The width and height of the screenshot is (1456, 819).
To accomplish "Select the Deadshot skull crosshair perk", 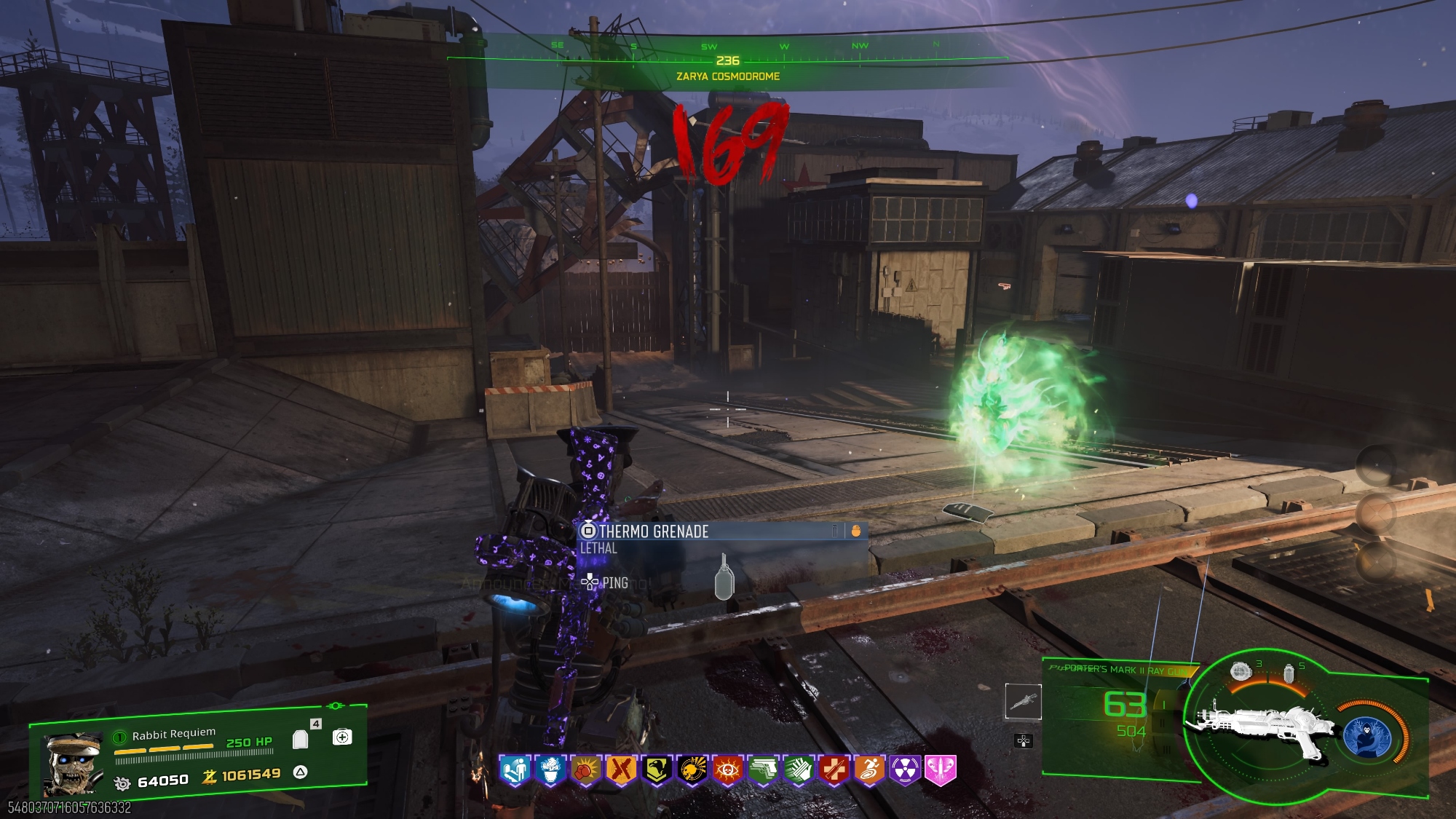I will tap(692, 769).
